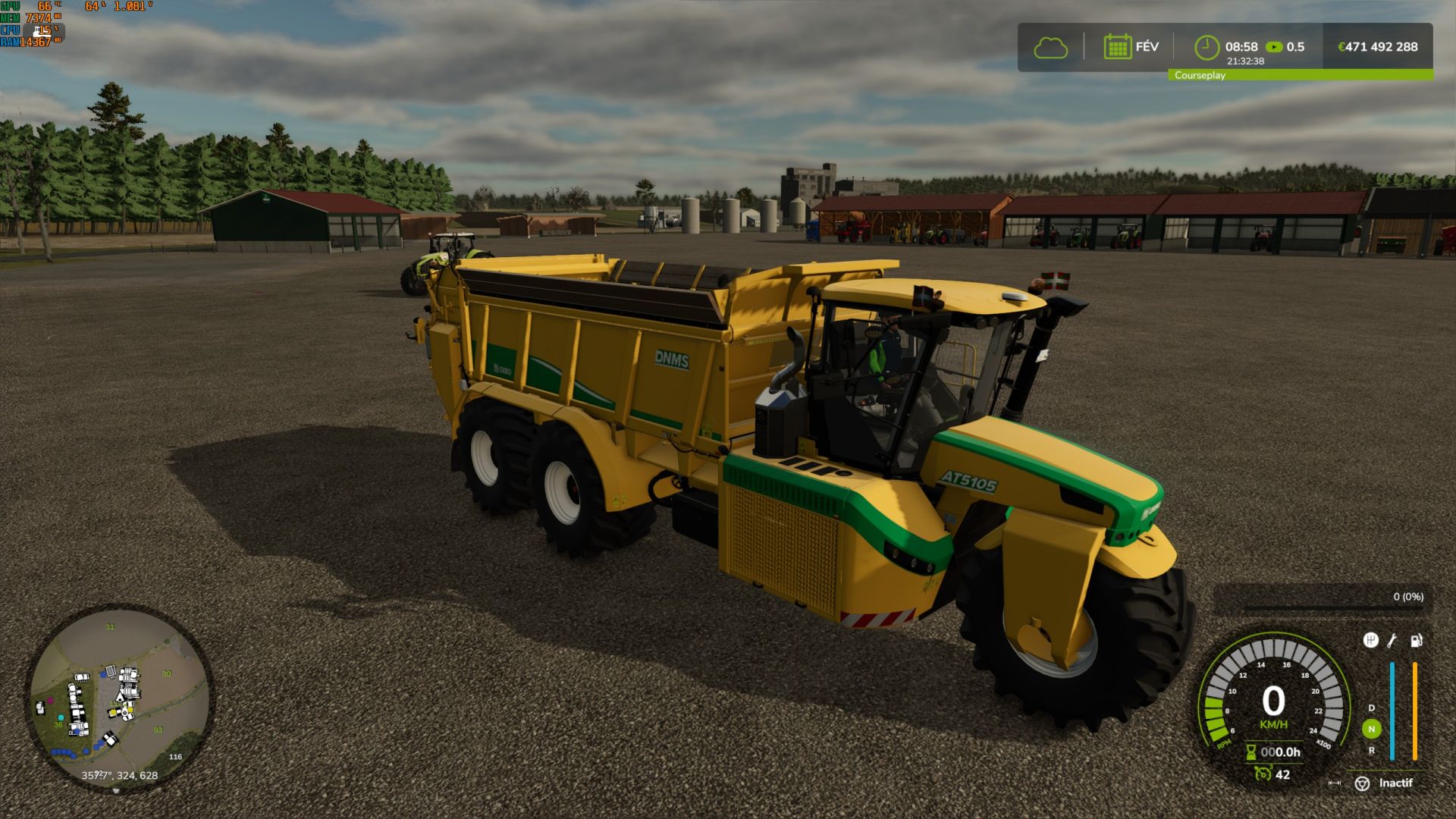Click the Courseplay status bar
1456x819 pixels.
tap(1300, 75)
